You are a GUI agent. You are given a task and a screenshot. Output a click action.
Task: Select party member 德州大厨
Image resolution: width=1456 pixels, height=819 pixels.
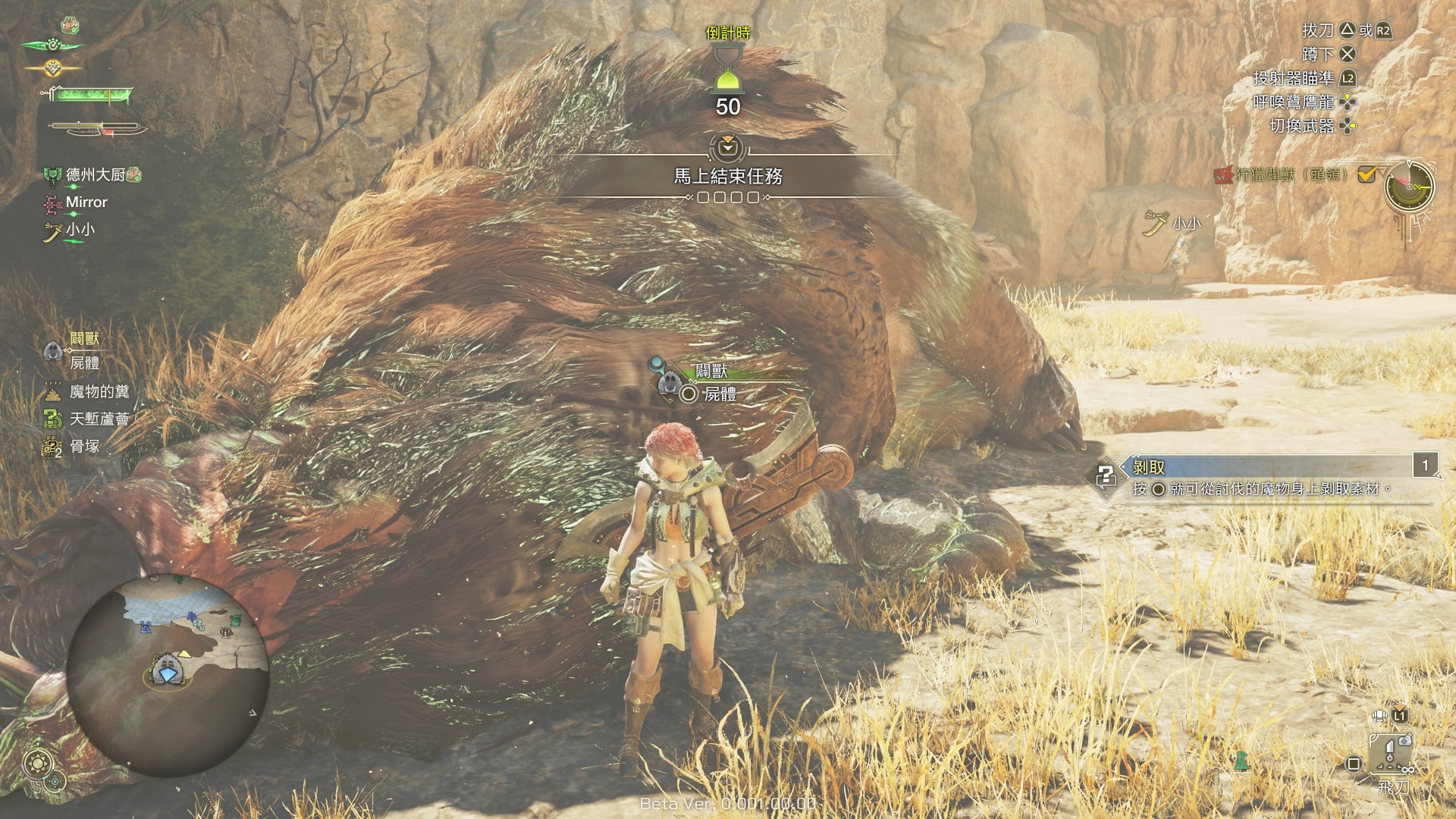pos(96,175)
